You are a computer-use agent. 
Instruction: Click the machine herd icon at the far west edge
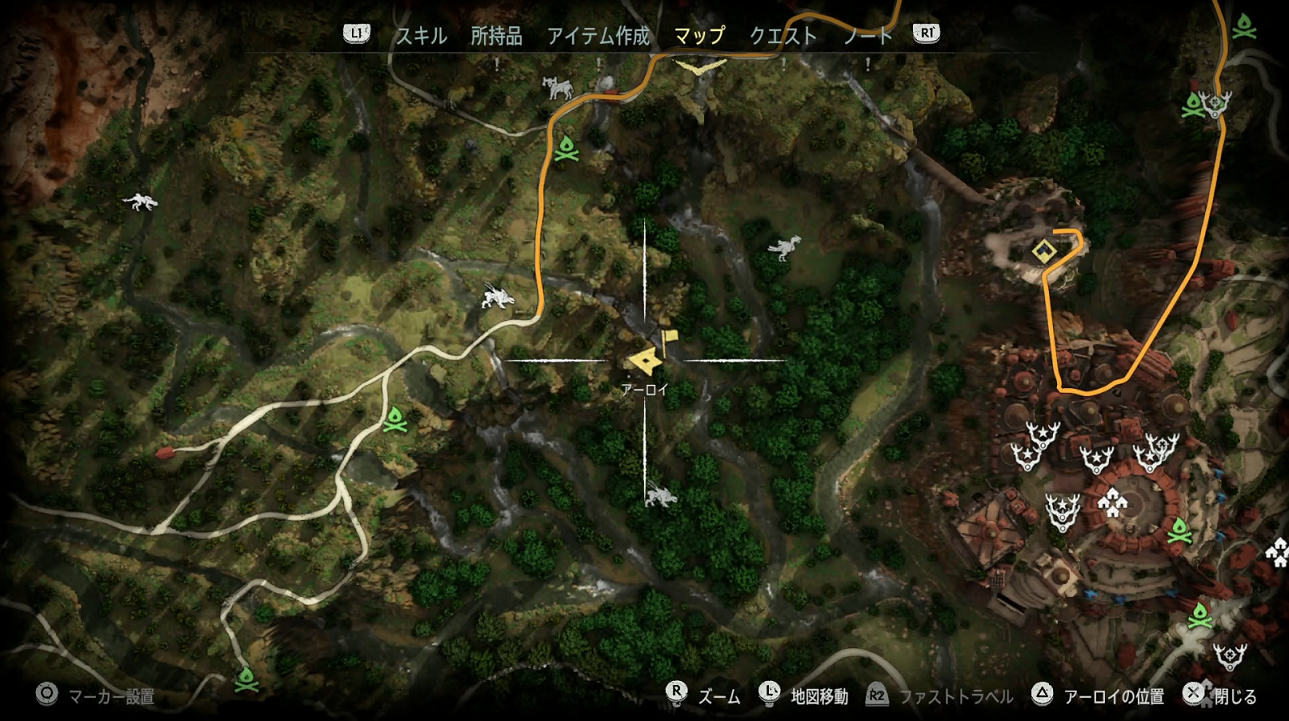click(138, 200)
